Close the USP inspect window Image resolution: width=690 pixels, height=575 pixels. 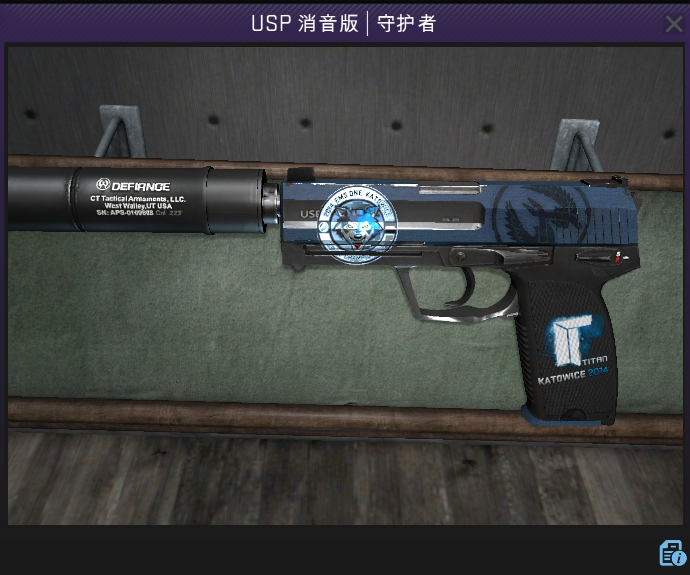pos(674,23)
